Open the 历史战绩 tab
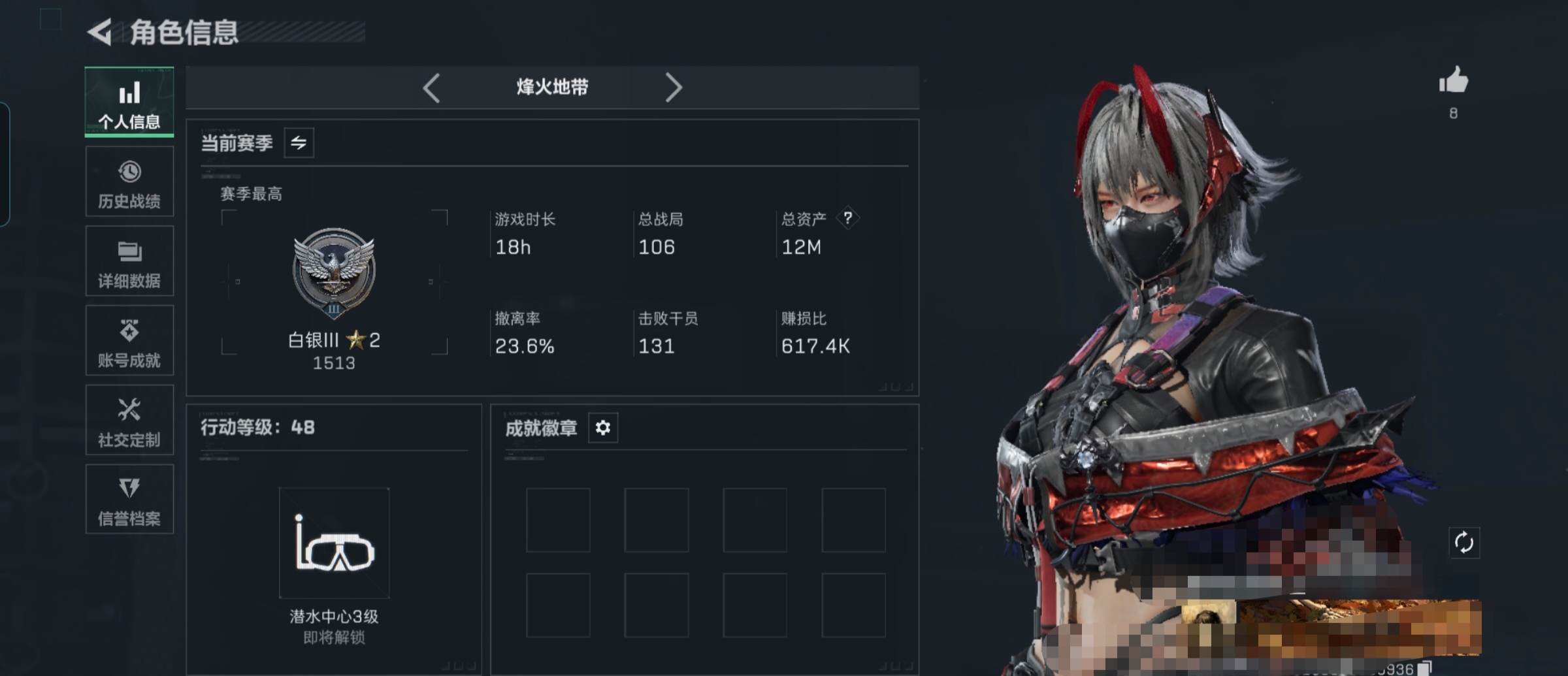This screenshot has width=1568, height=676. tap(129, 182)
